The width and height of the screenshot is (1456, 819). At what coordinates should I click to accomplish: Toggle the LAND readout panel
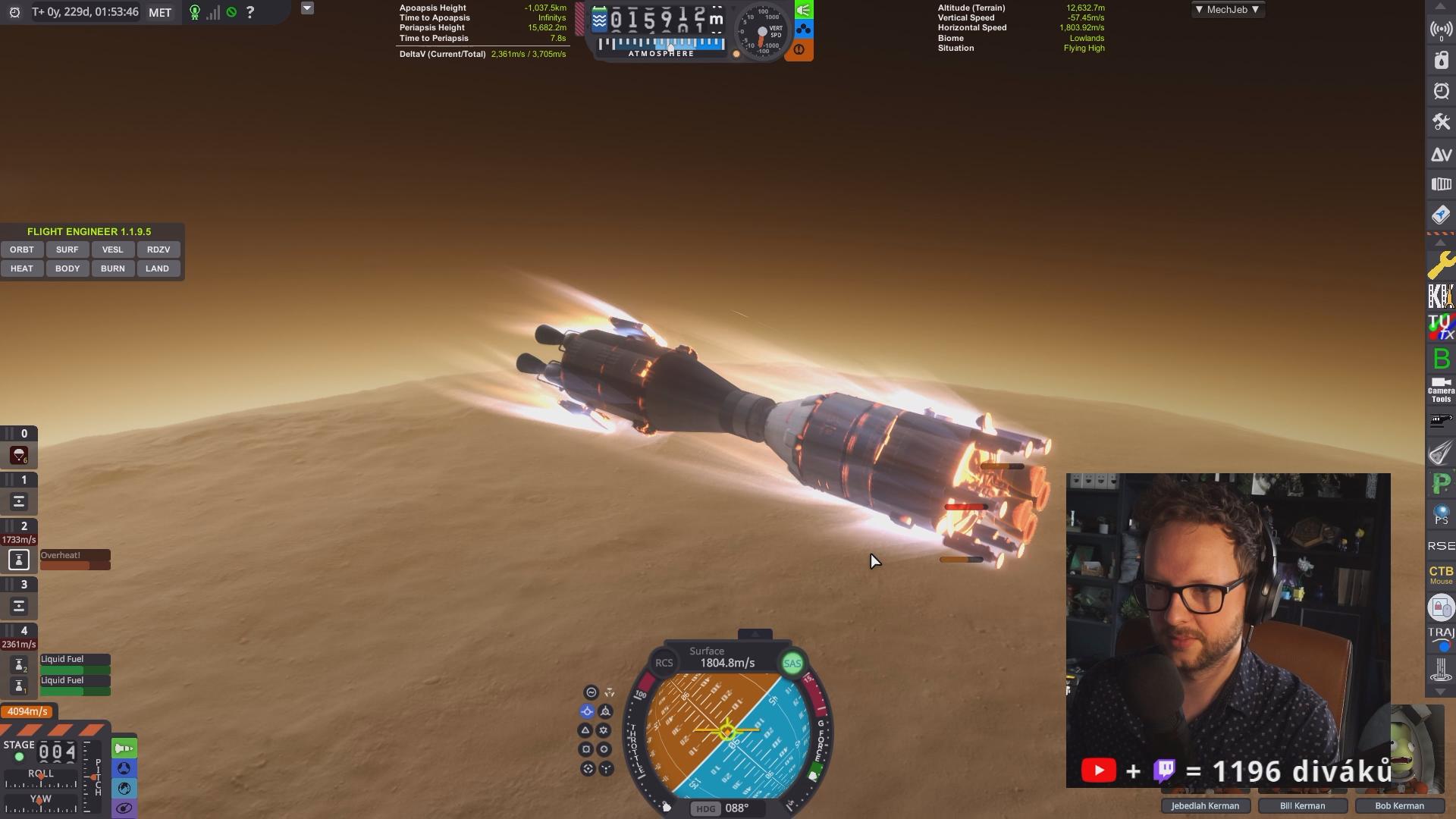[x=157, y=268]
